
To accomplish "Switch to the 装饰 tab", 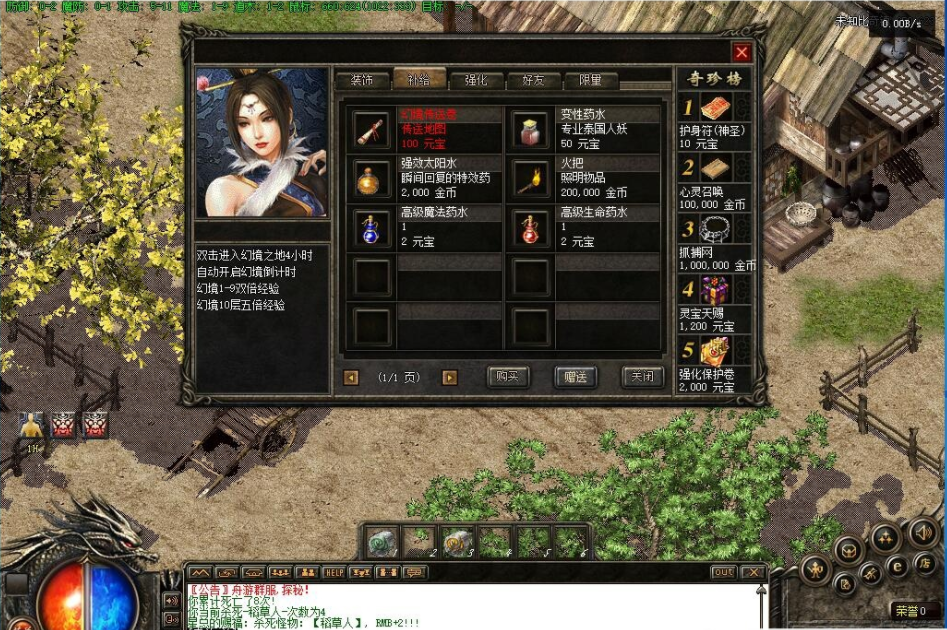I will point(362,80).
